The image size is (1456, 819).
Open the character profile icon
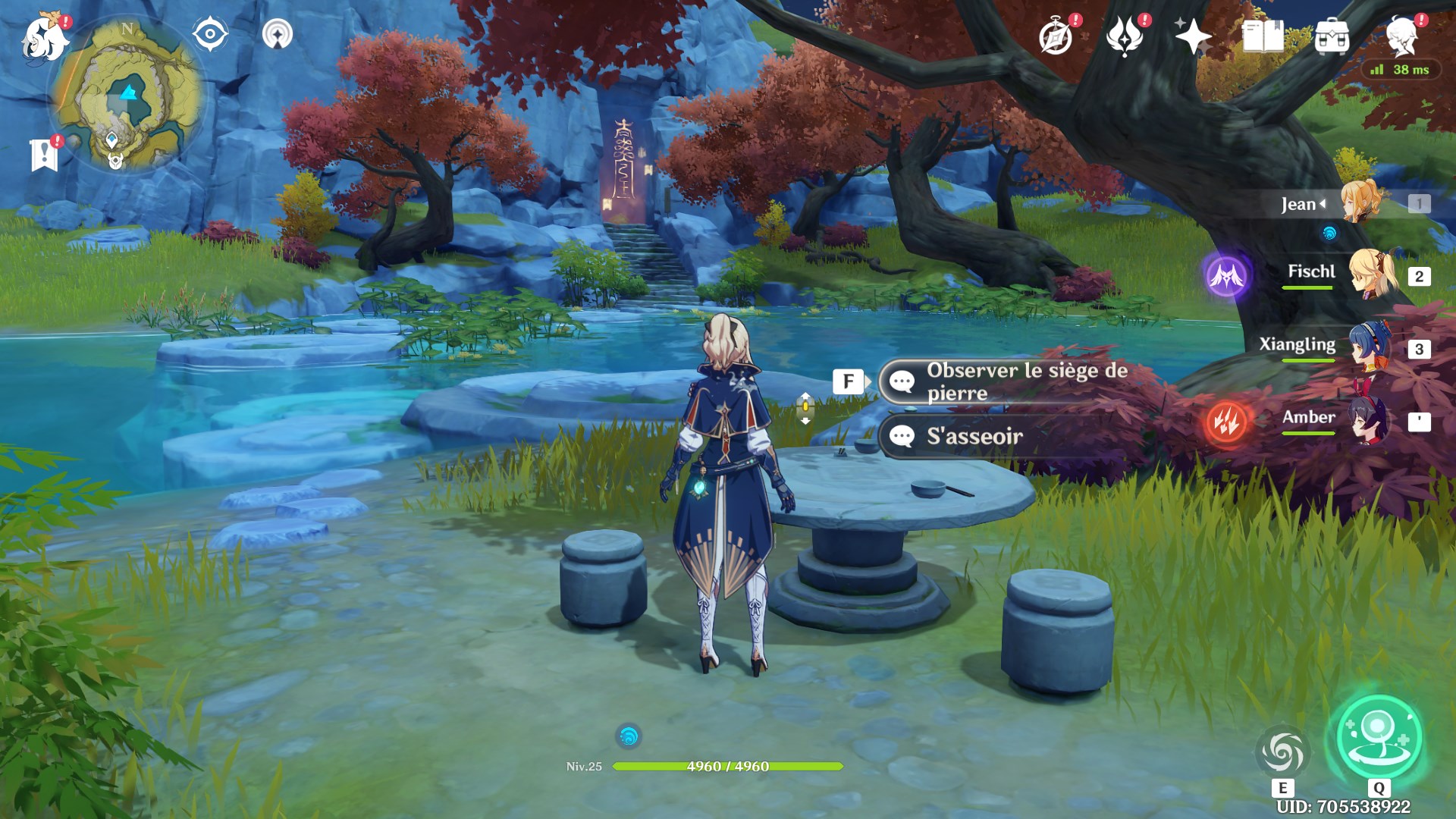tap(1401, 36)
